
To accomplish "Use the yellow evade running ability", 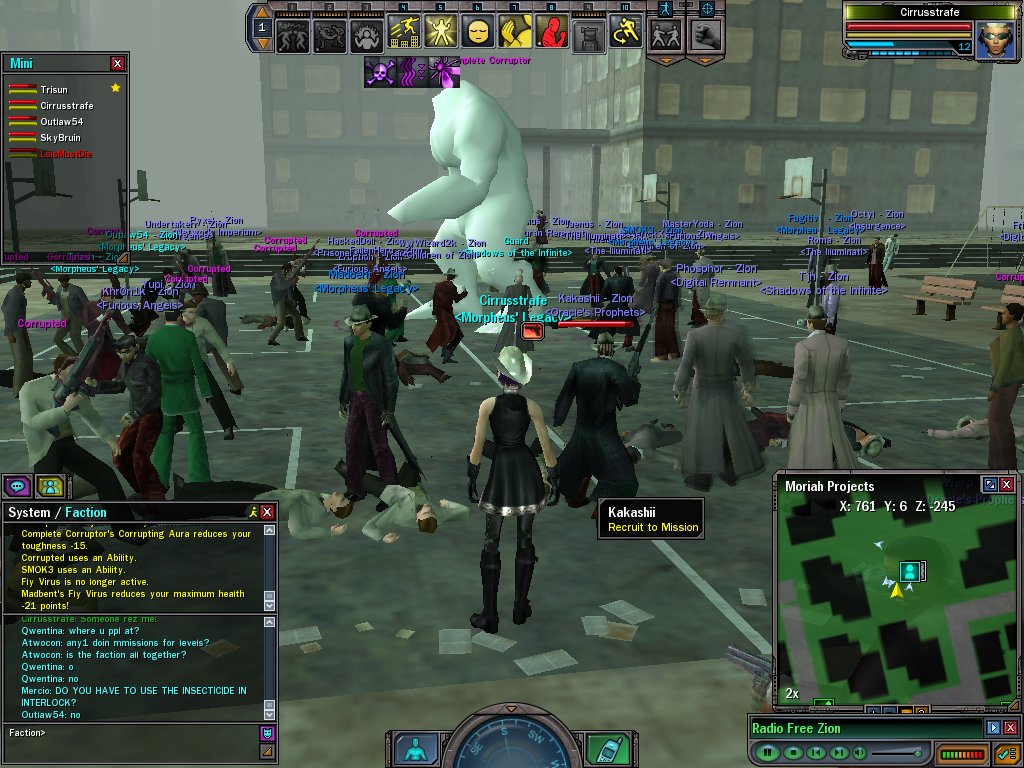I will click(625, 33).
